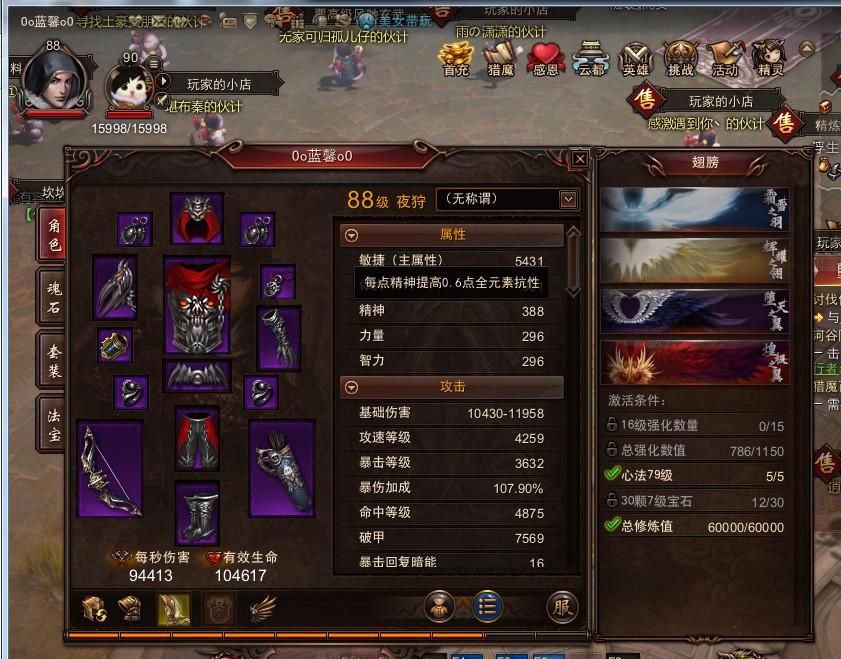Select the equipped pants slot
This screenshot has height=659, width=841.
tap(197, 438)
